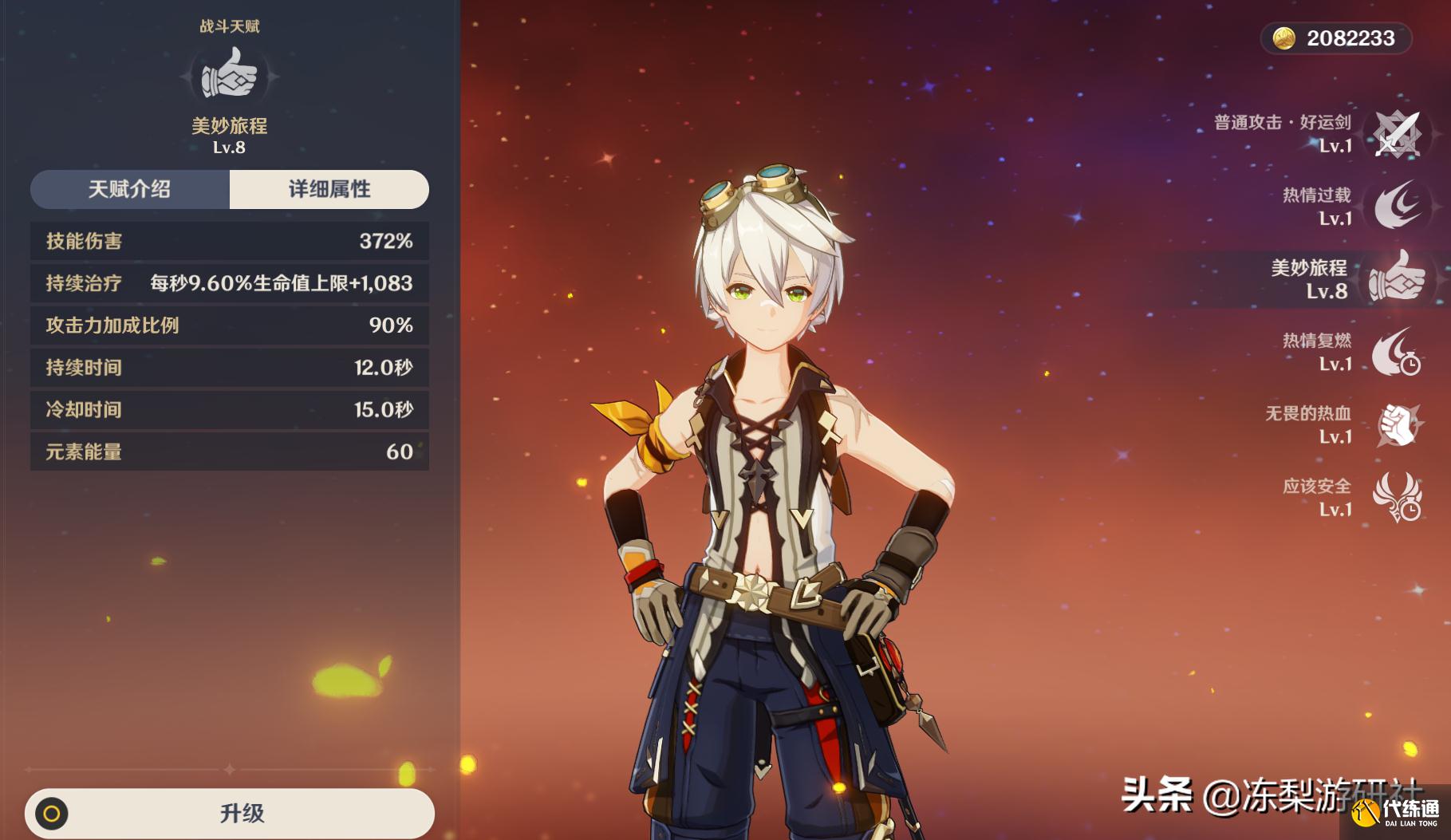Screen dimensions: 1451x840
Task: View the 热情复燃 passive talent
Action: click(1396, 352)
